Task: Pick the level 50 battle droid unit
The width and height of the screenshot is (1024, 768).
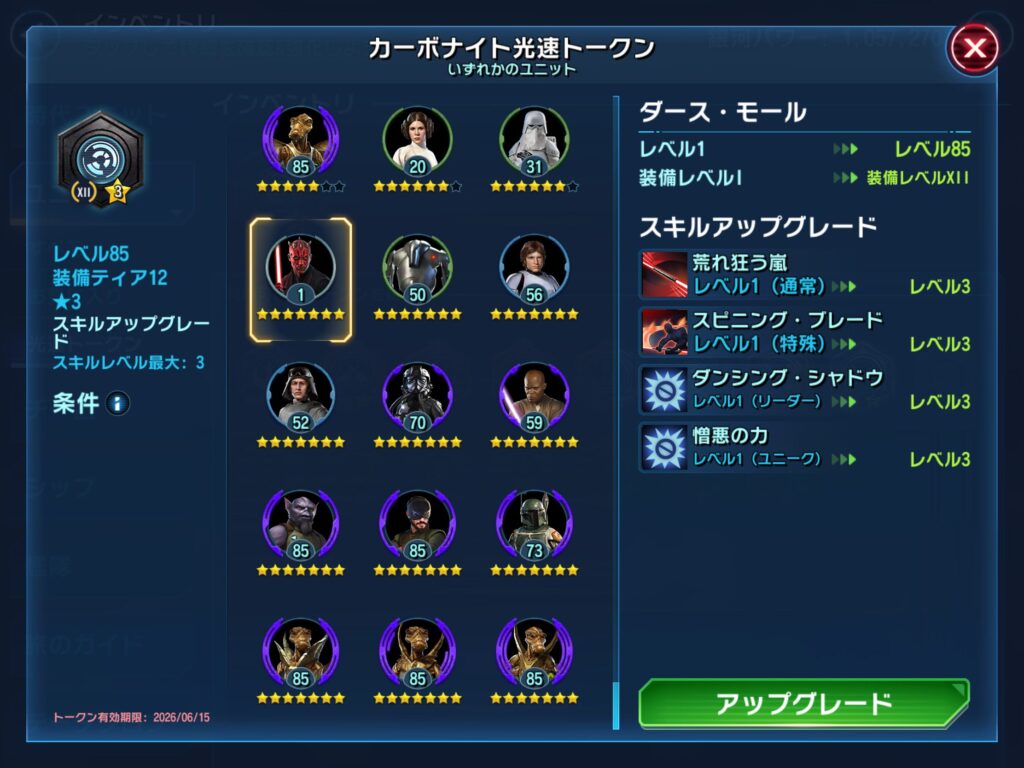Action: click(x=417, y=270)
